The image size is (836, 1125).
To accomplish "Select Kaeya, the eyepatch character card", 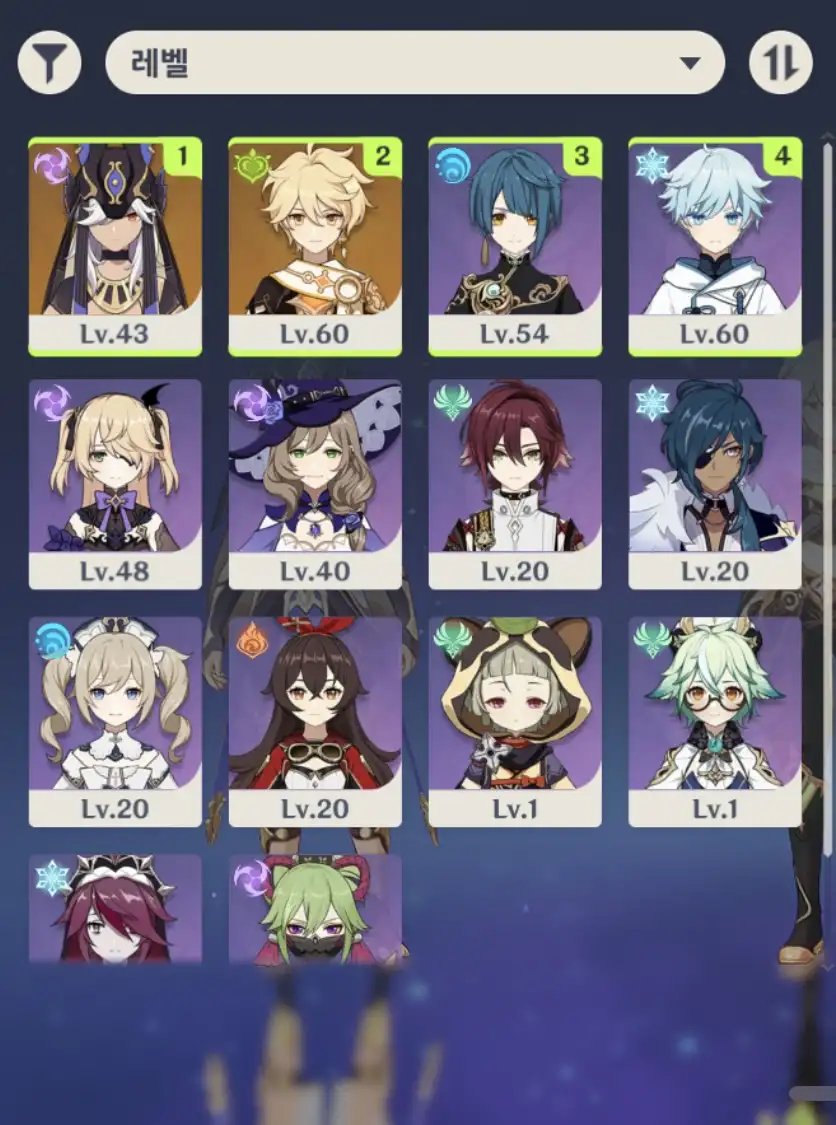I will tap(715, 484).
